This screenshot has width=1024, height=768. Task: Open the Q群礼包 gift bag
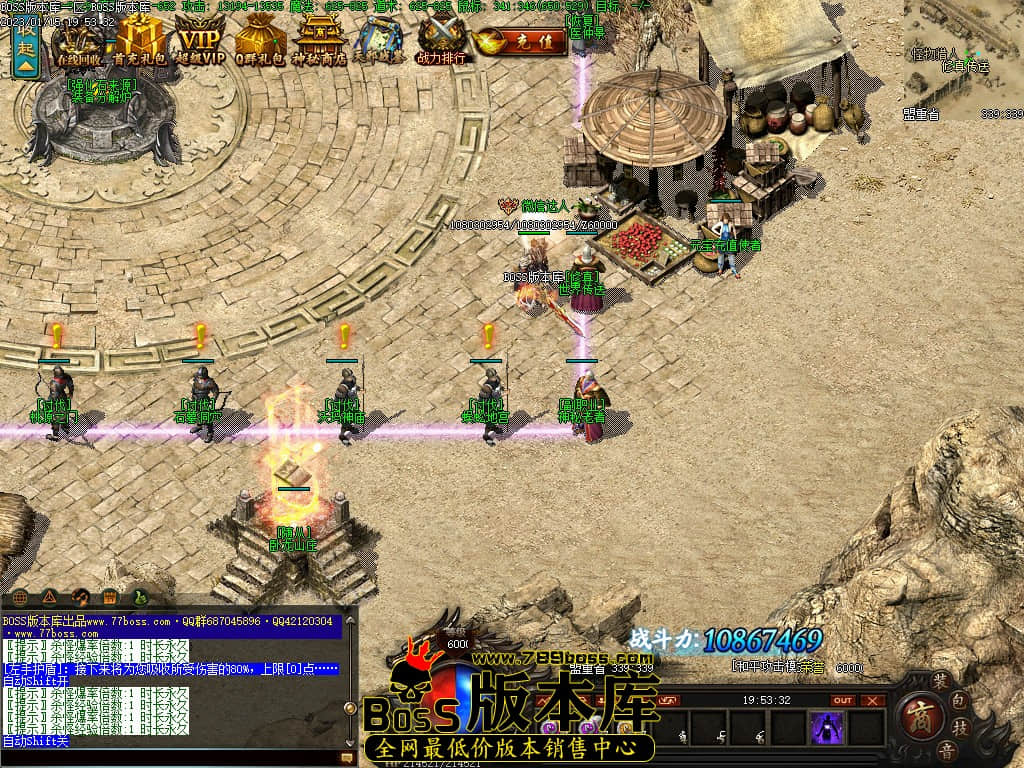[260, 43]
